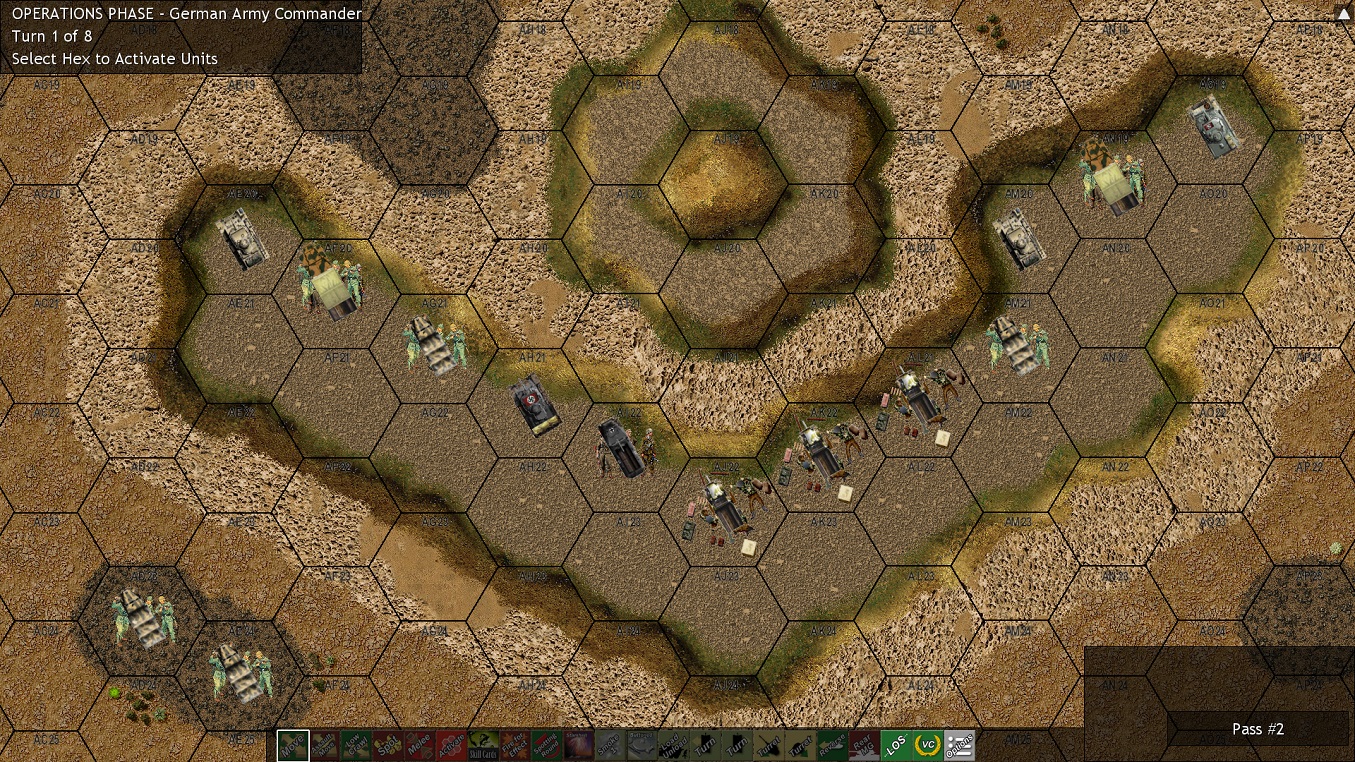Open the Skill Cards panel
This screenshot has width=1355, height=762.
(x=483, y=746)
